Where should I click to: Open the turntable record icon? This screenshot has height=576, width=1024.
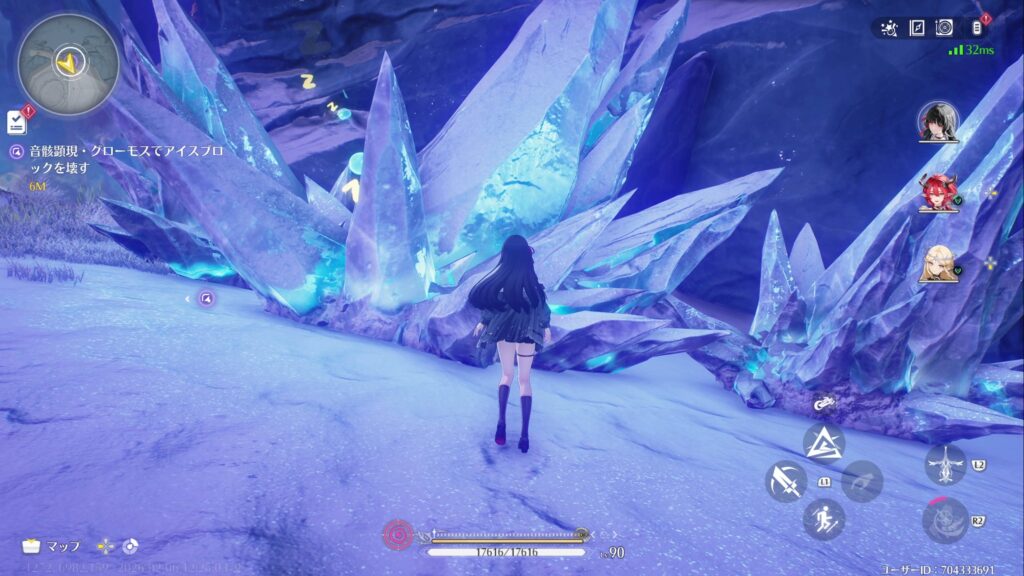[x=944, y=28]
